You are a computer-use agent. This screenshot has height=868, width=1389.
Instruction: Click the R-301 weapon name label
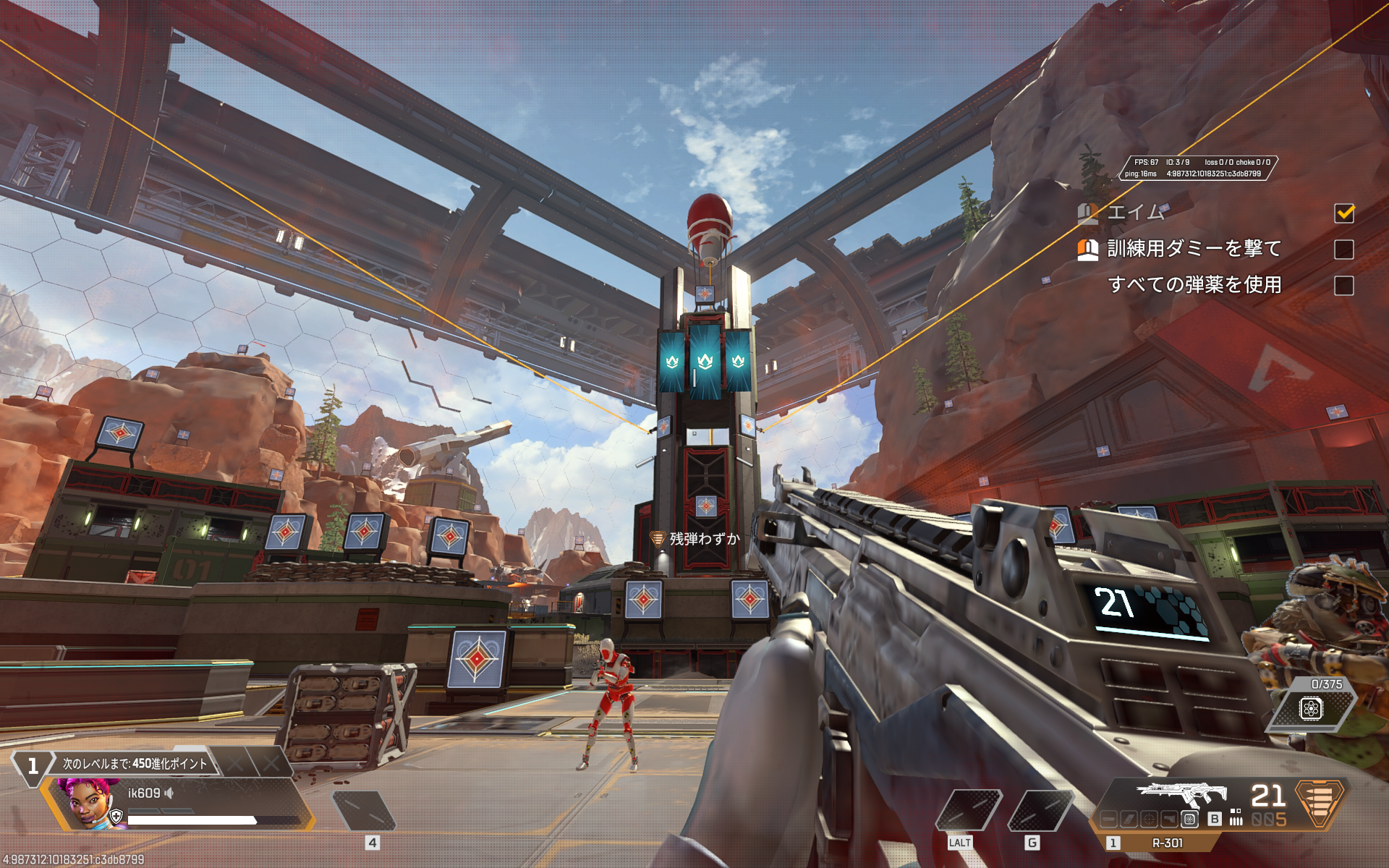point(1168,843)
